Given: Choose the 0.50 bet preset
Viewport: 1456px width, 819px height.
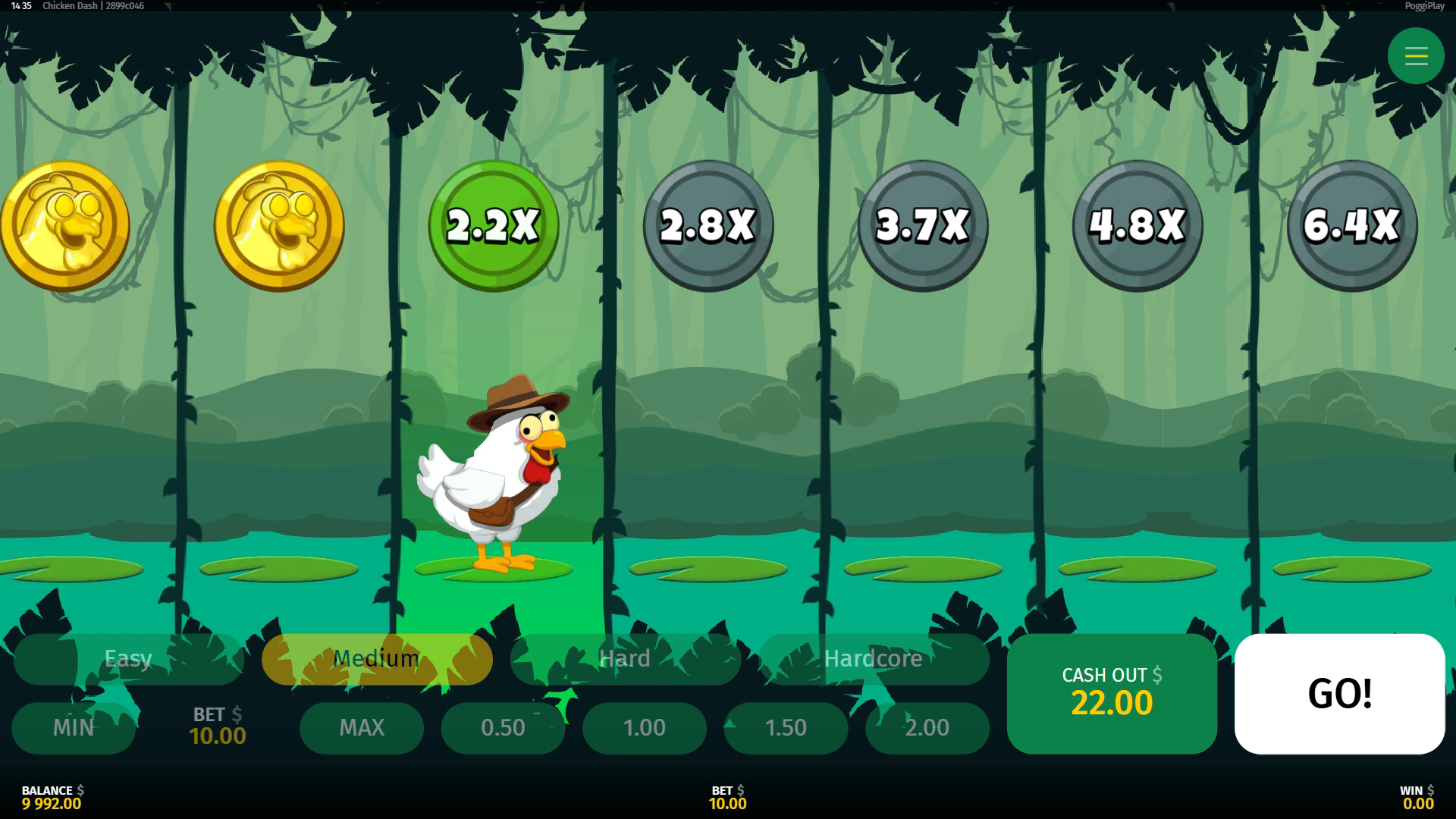Looking at the screenshot, I should (x=503, y=728).
